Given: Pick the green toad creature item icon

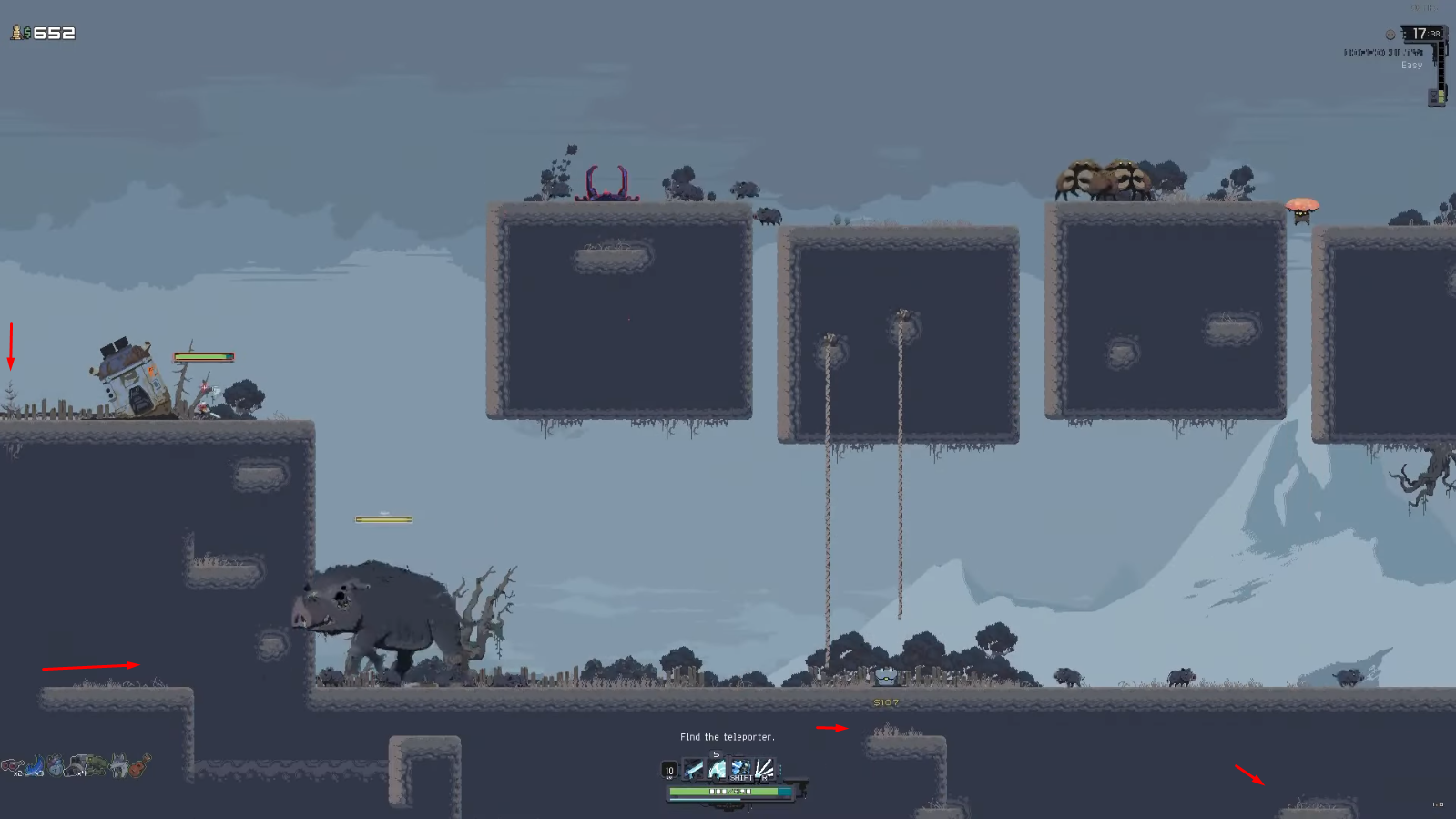Looking at the screenshot, I should pos(97,765).
